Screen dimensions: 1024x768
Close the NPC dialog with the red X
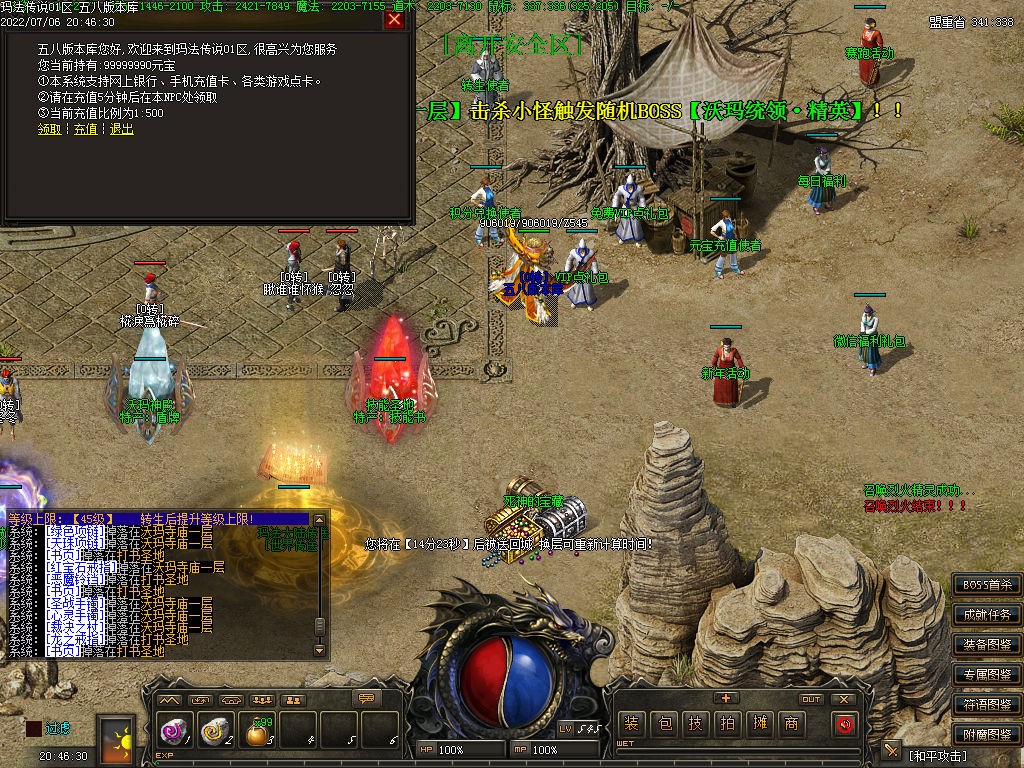tap(394, 20)
